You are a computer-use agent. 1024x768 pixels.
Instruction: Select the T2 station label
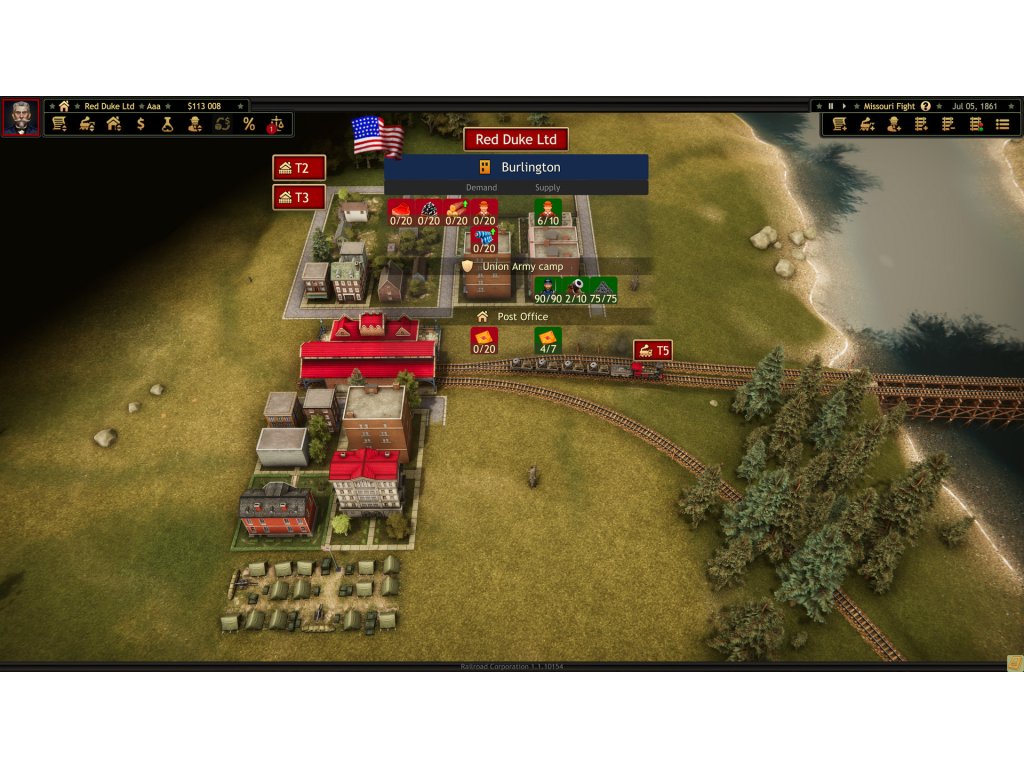point(299,168)
